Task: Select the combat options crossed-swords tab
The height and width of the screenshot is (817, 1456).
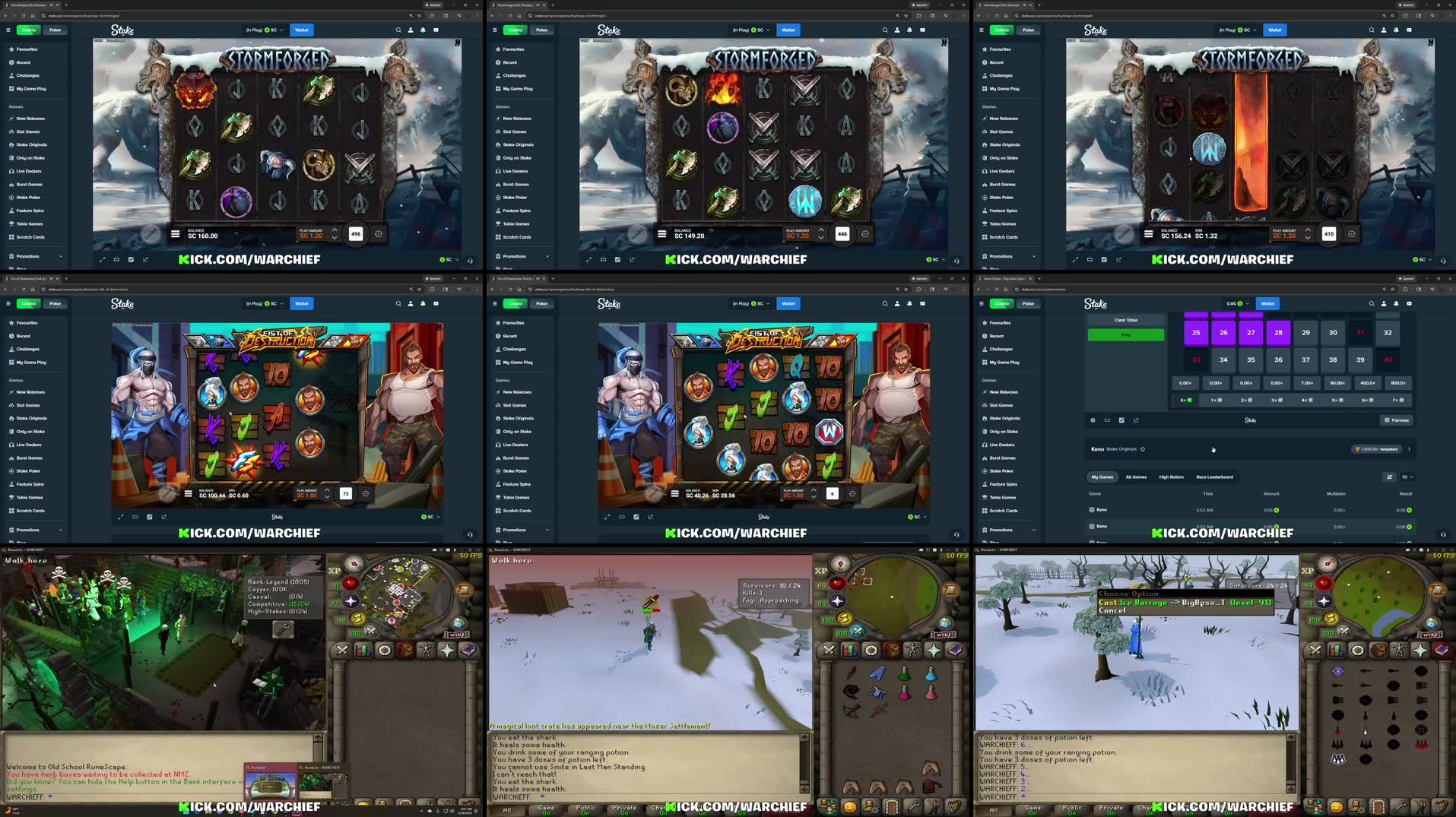Action: (x=1315, y=648)
